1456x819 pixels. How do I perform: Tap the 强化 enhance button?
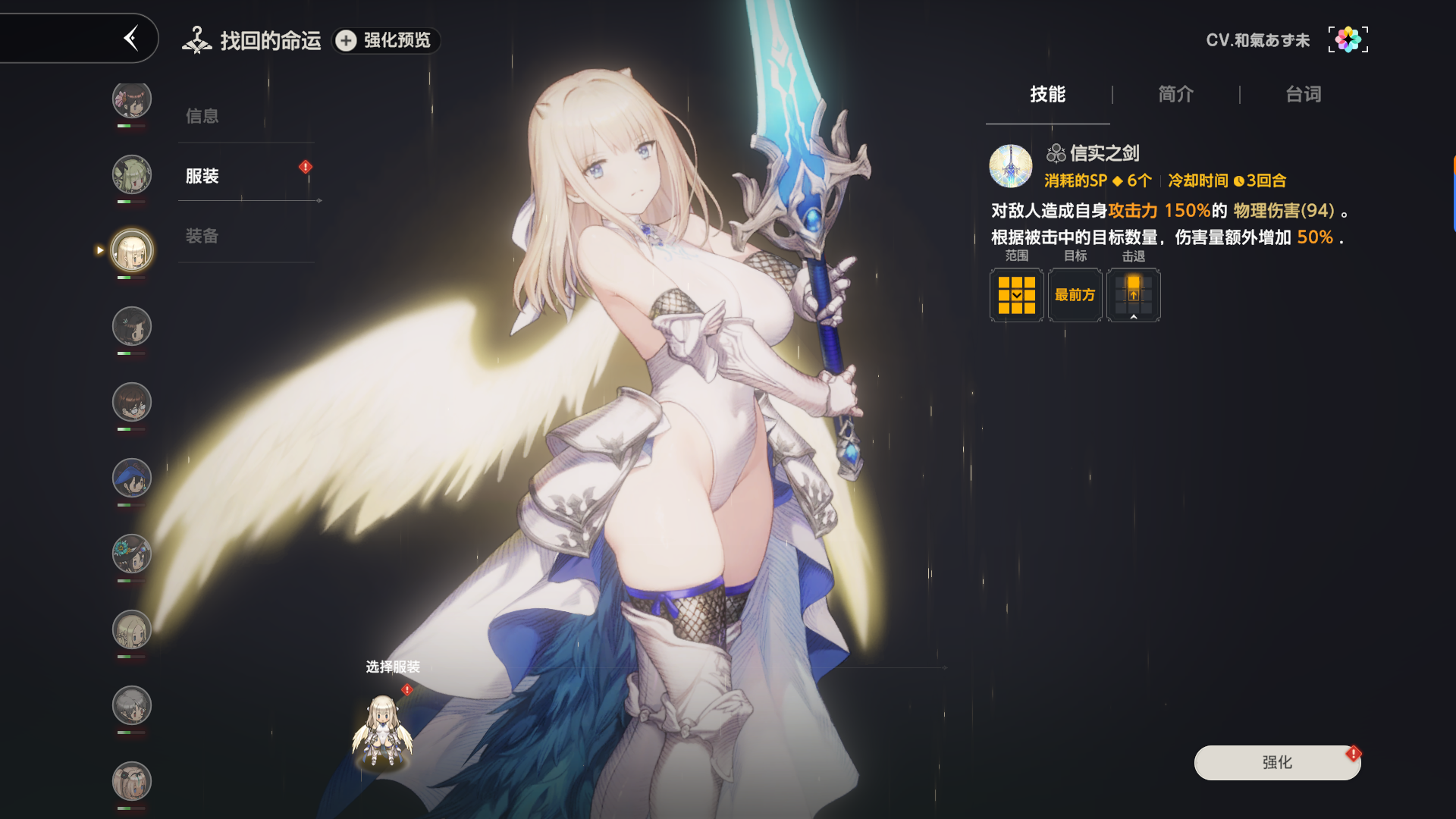pos(1277,762)
